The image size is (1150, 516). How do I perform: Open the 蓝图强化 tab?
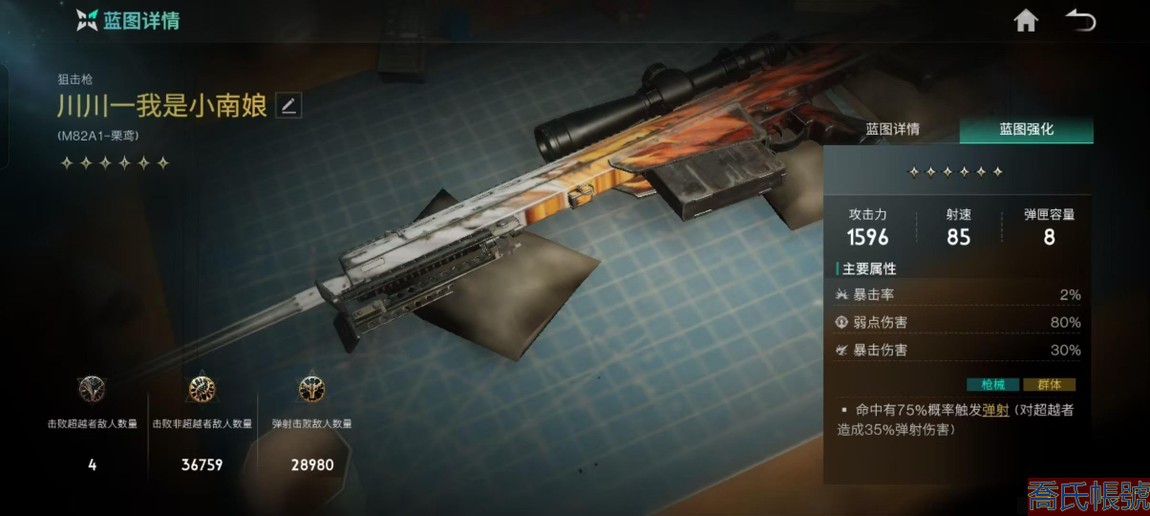tap(1026, 130)
